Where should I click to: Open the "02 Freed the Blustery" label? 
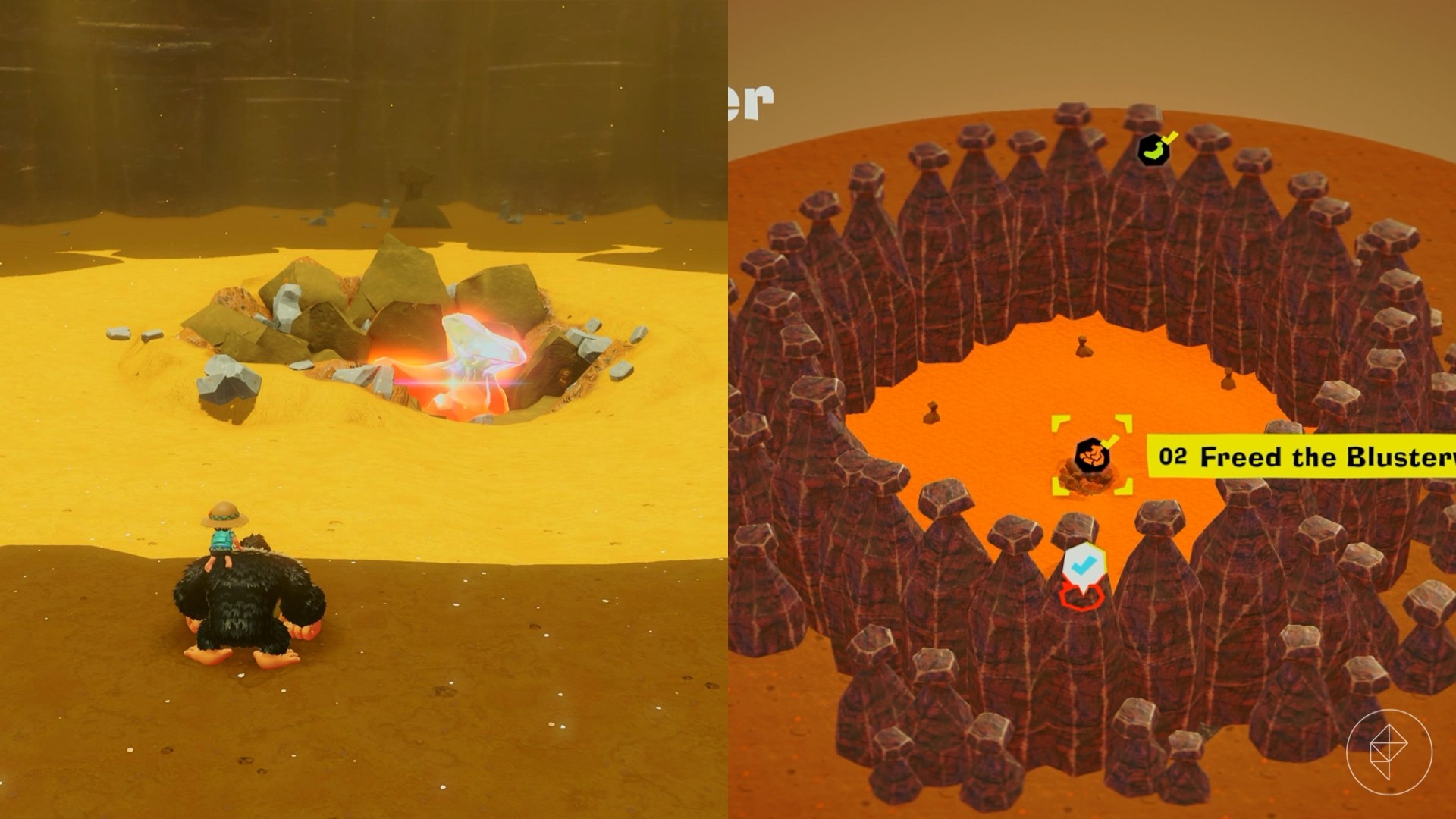1301,457
